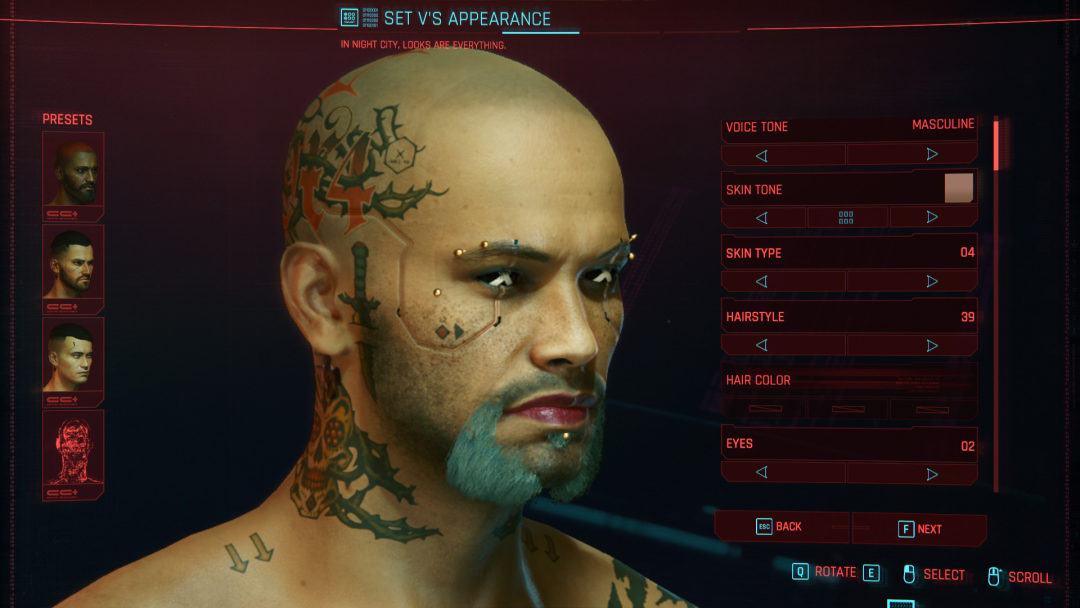Select the red-haired bearded preset thumbnail
This screenshot has height=608, width=1080.
pos(72,170)
